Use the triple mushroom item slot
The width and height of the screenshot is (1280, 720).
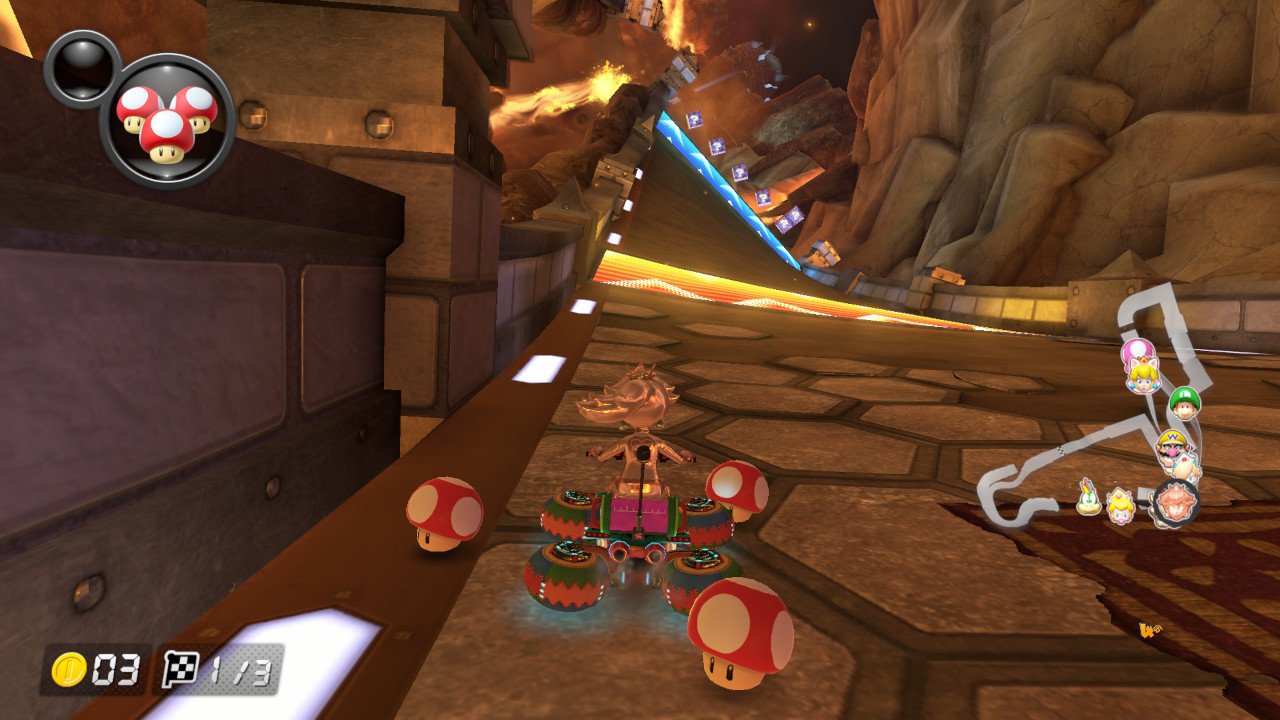pos(167,120)
